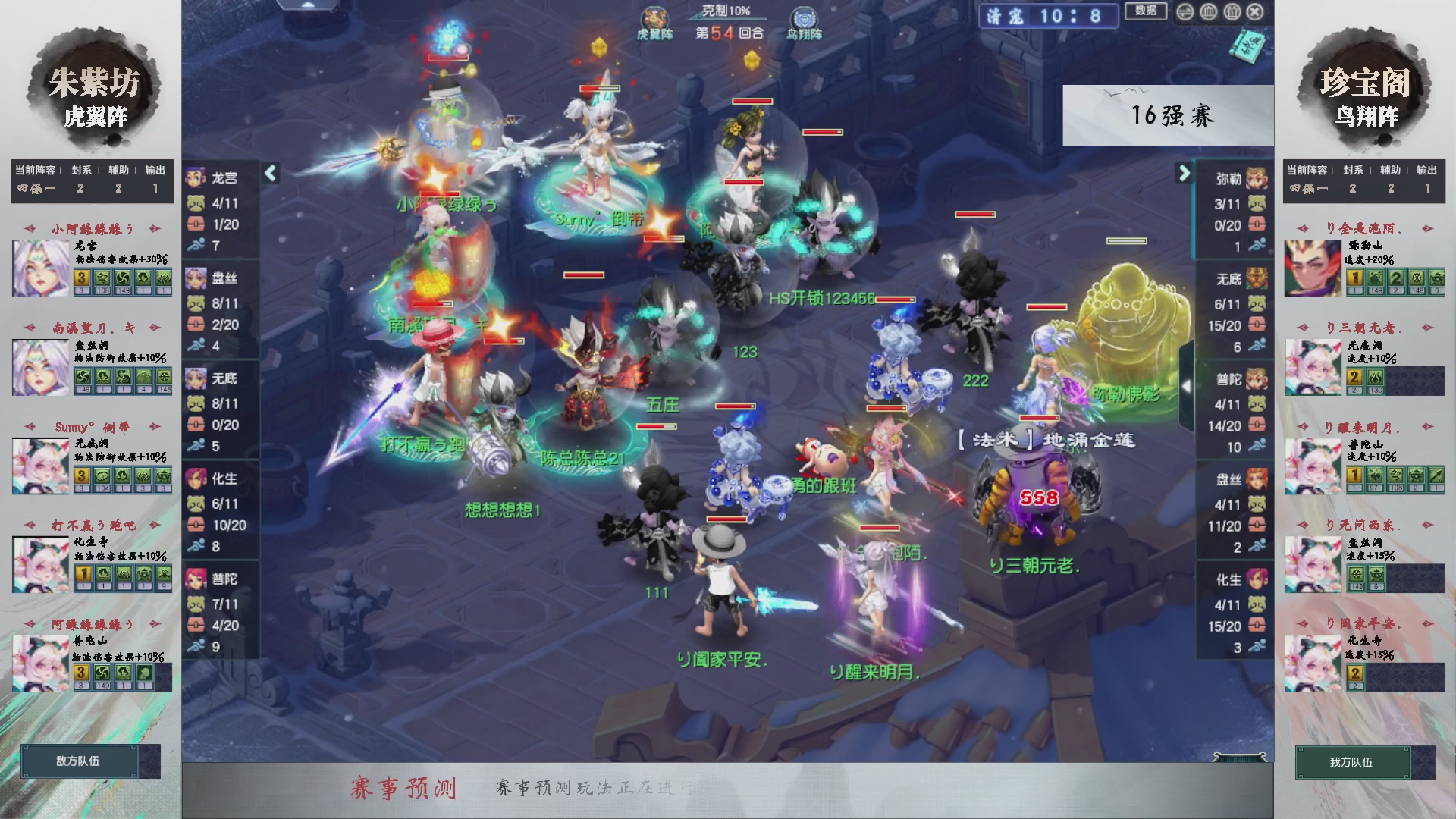Open the 数据 button at top right
1456x819 pixels.
coord(1147,12)
